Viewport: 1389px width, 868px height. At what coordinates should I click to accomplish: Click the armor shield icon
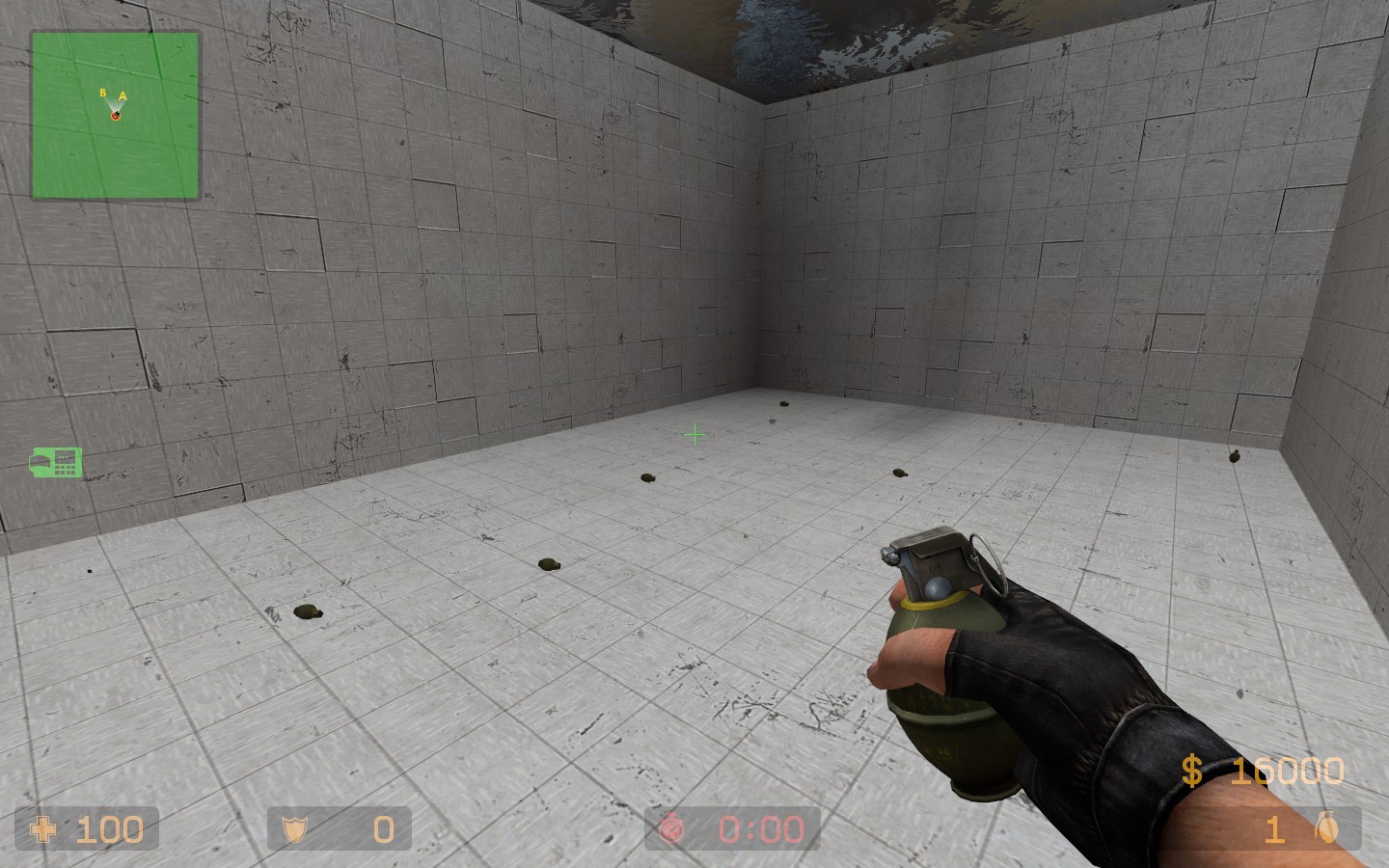click(296, 828)
